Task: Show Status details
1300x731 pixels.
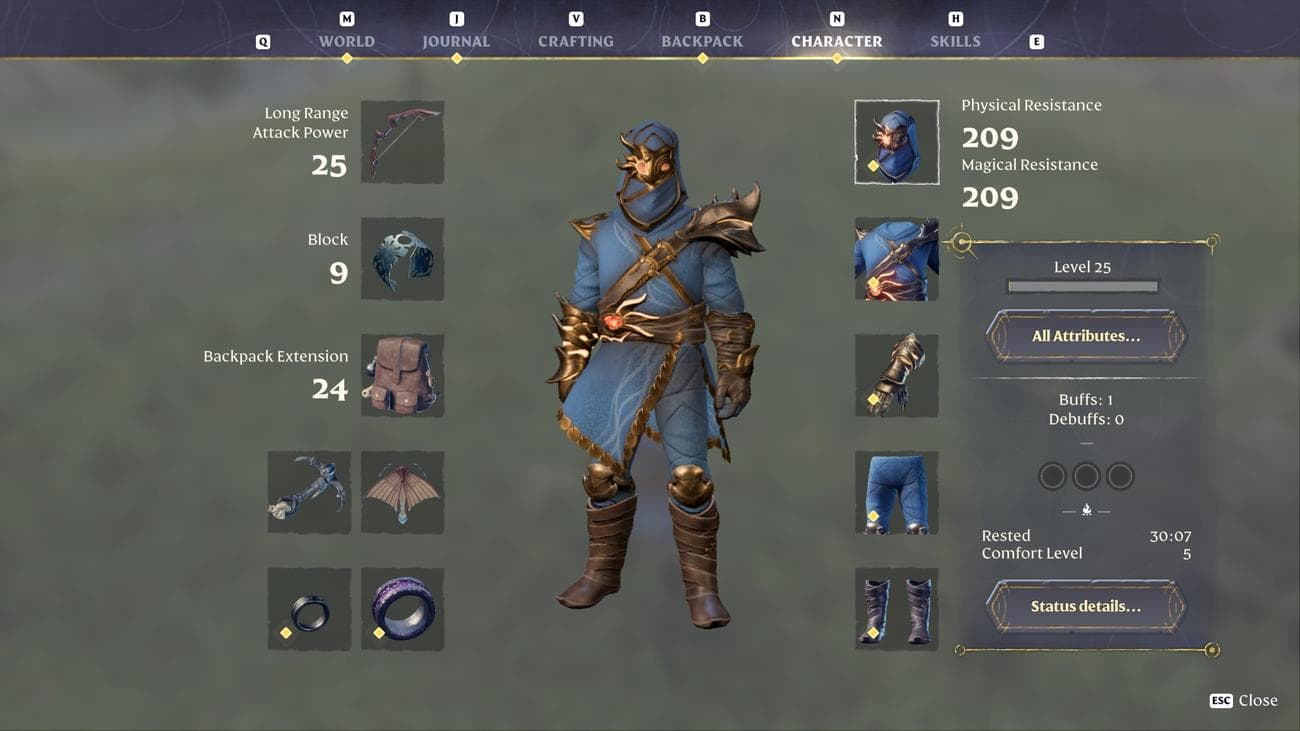Action: tap(1085, 606)
